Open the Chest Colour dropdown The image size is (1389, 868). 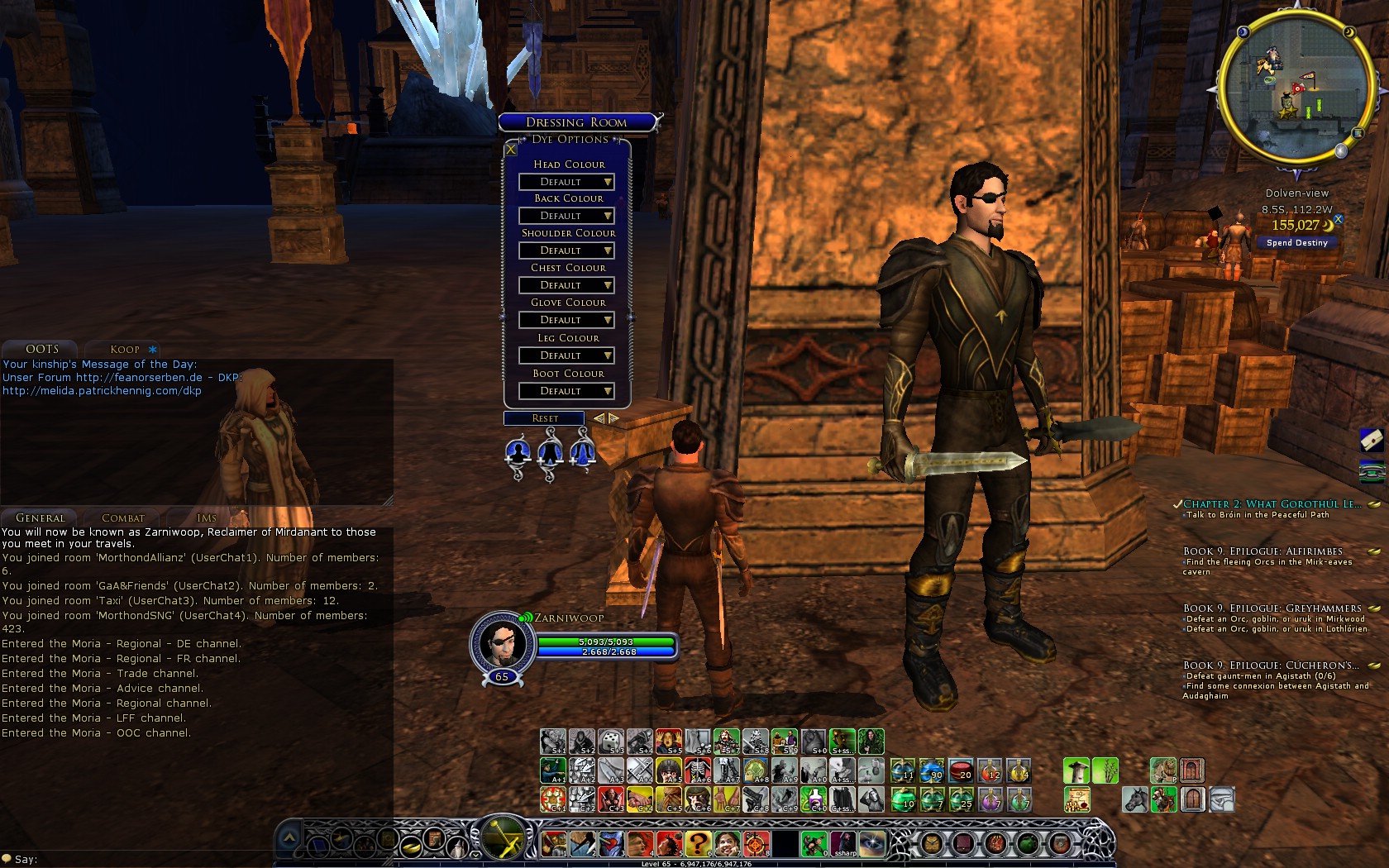tap(567, 285)
